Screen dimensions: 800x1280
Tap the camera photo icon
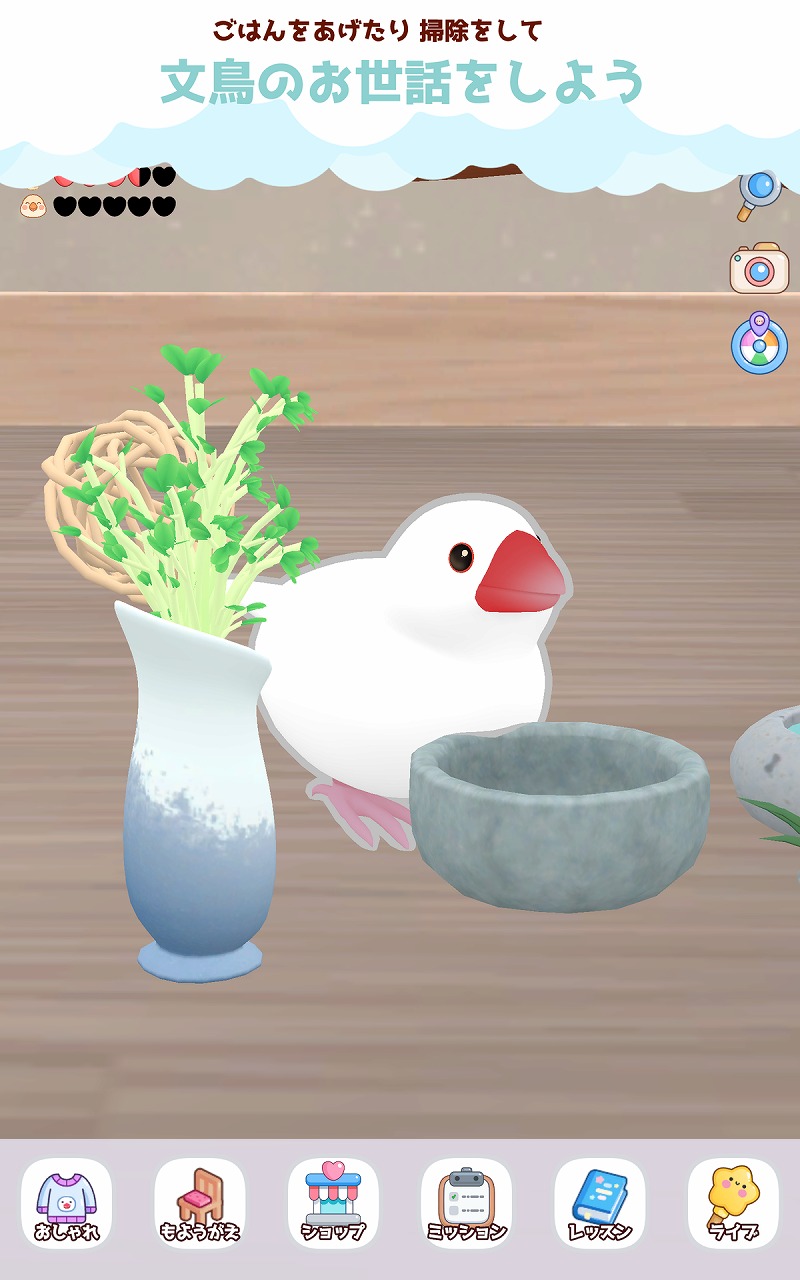point(759,268)
